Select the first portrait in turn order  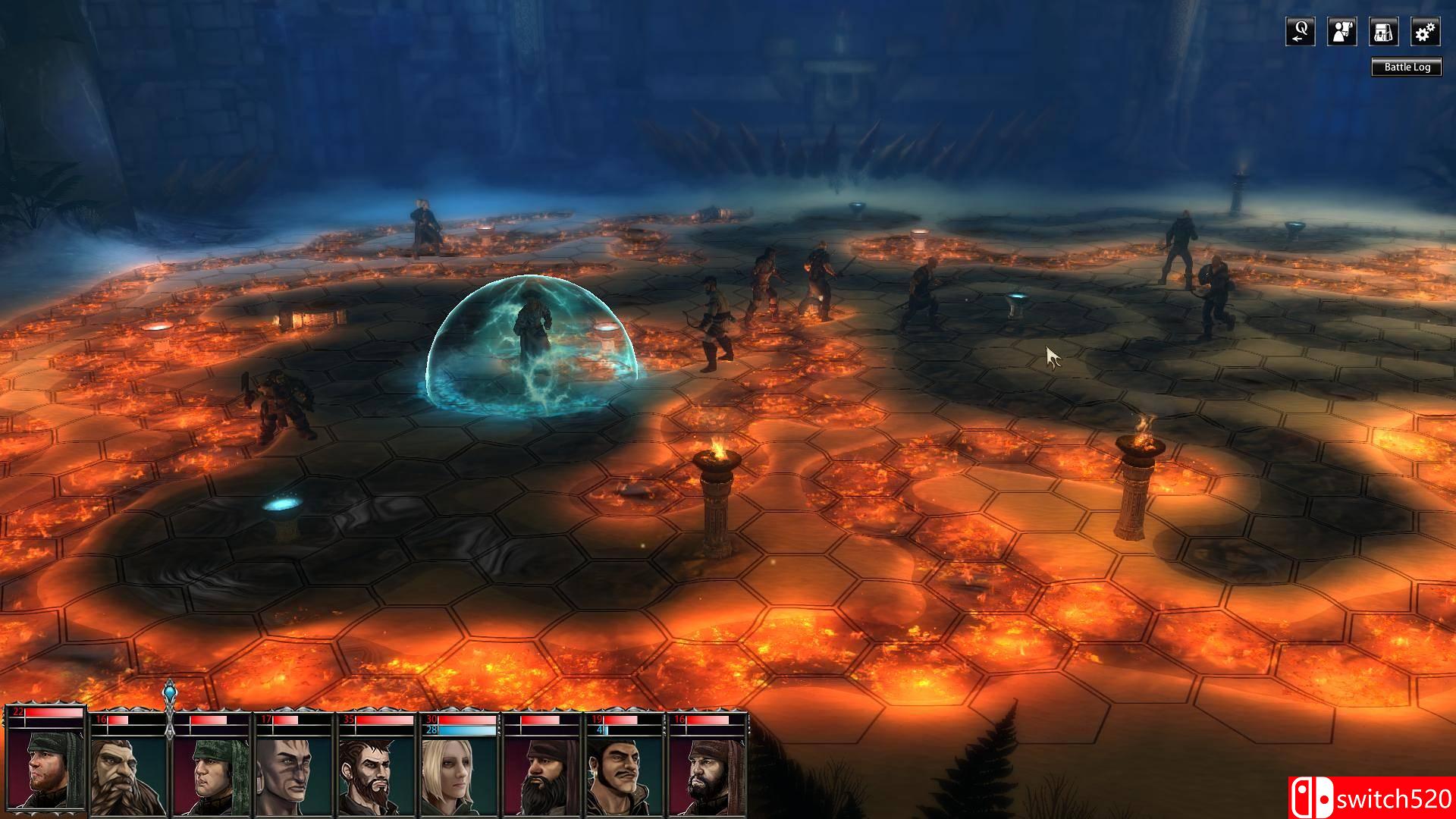(x=45, y=766)
